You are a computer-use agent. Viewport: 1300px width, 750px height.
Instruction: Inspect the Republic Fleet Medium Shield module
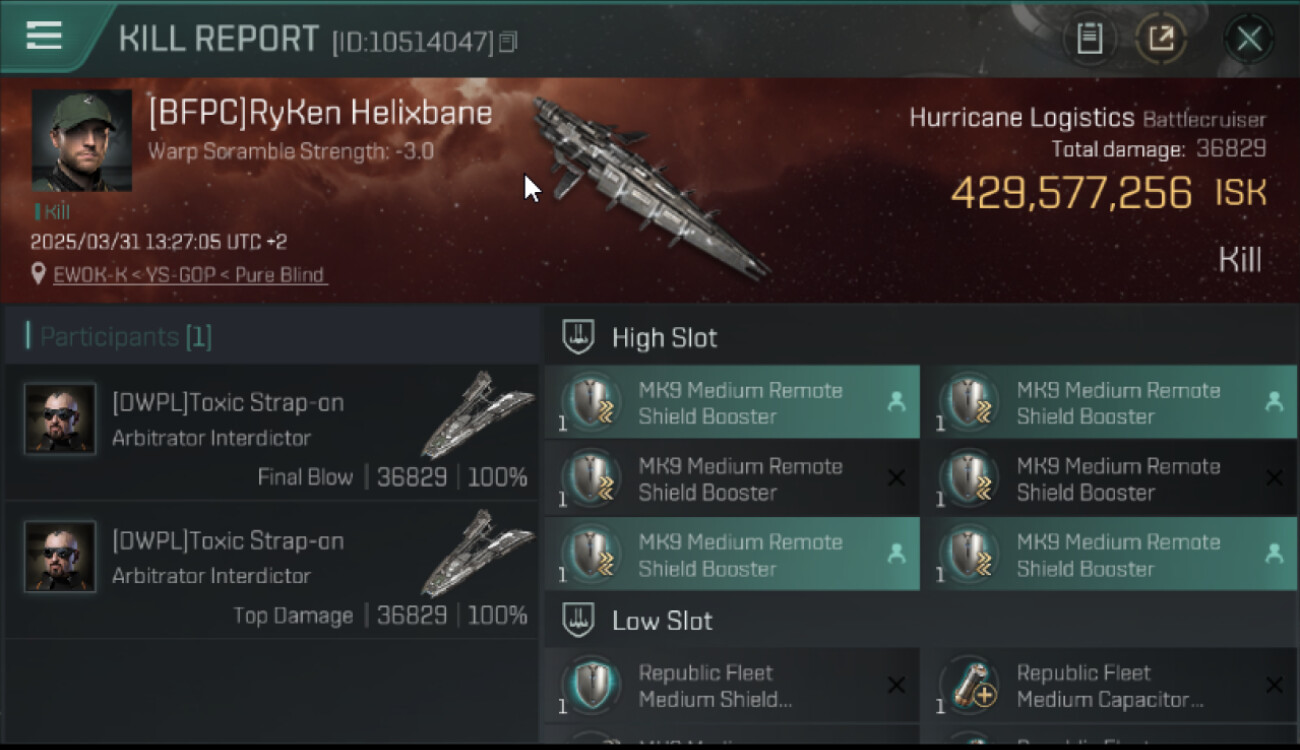(x=731, y=686)
